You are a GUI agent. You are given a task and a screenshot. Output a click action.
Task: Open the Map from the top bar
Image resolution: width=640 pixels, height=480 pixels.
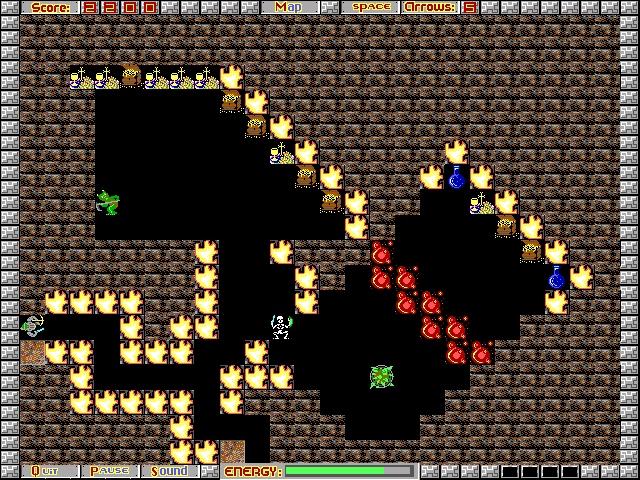(x=289, y=7)
